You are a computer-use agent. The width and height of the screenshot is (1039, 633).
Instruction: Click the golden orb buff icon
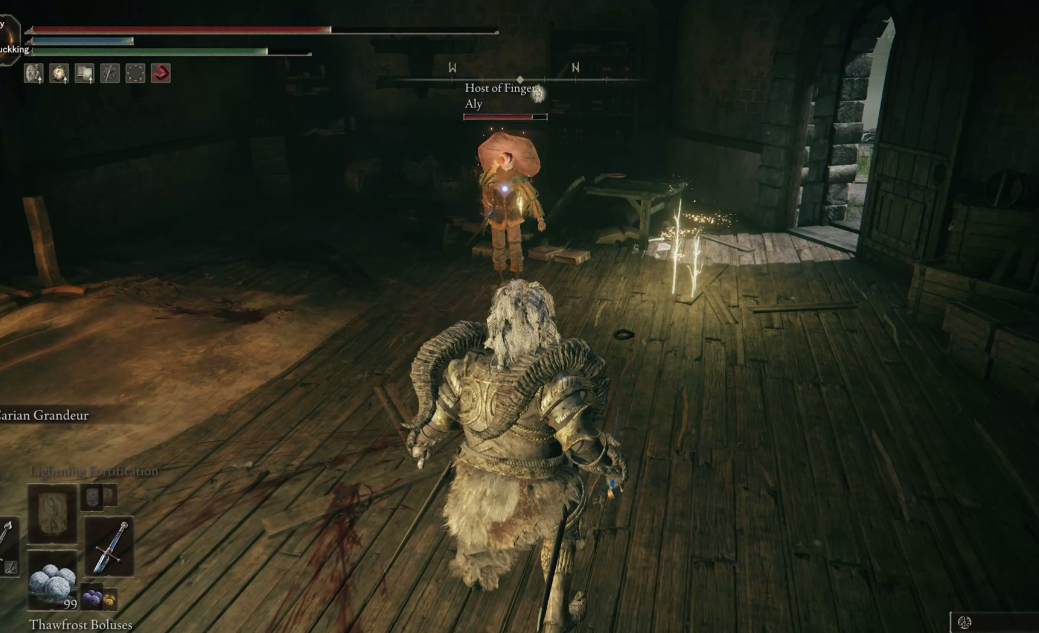pyautogui.click(x=59, y=73)
